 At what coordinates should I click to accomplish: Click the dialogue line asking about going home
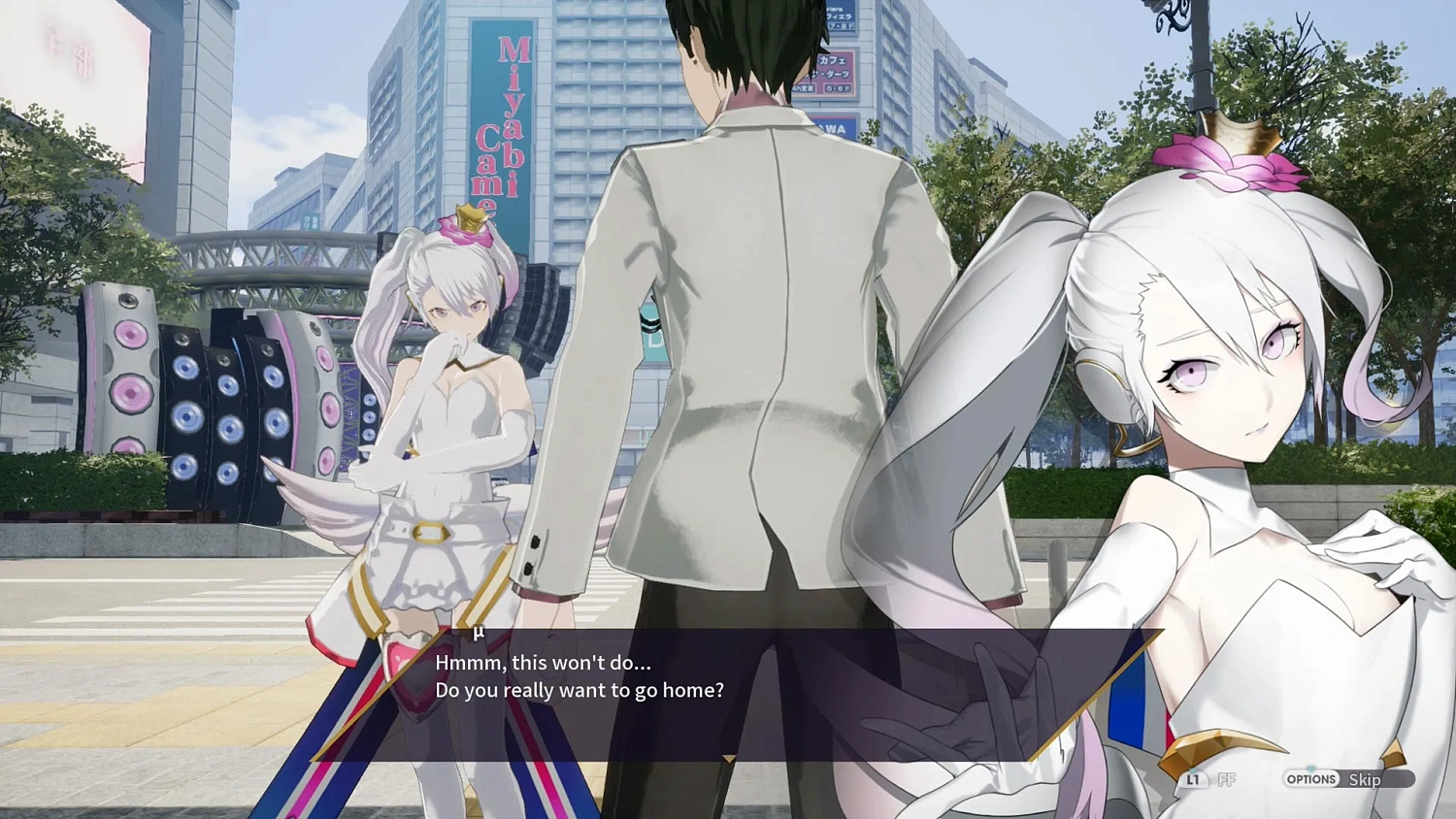coord(580,691)
